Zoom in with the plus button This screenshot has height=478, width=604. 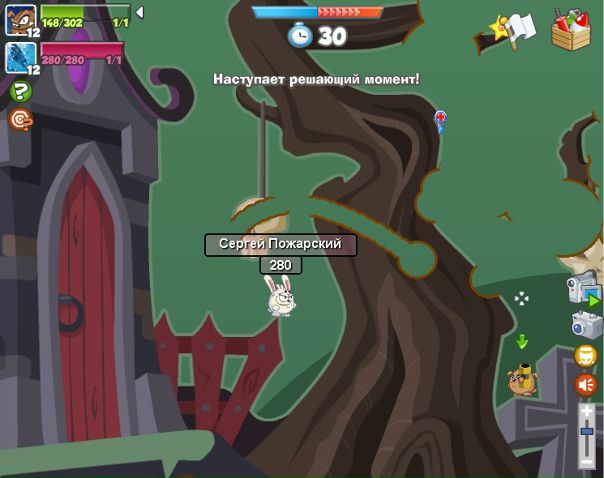pyautogui.click(x=586, y=410)
